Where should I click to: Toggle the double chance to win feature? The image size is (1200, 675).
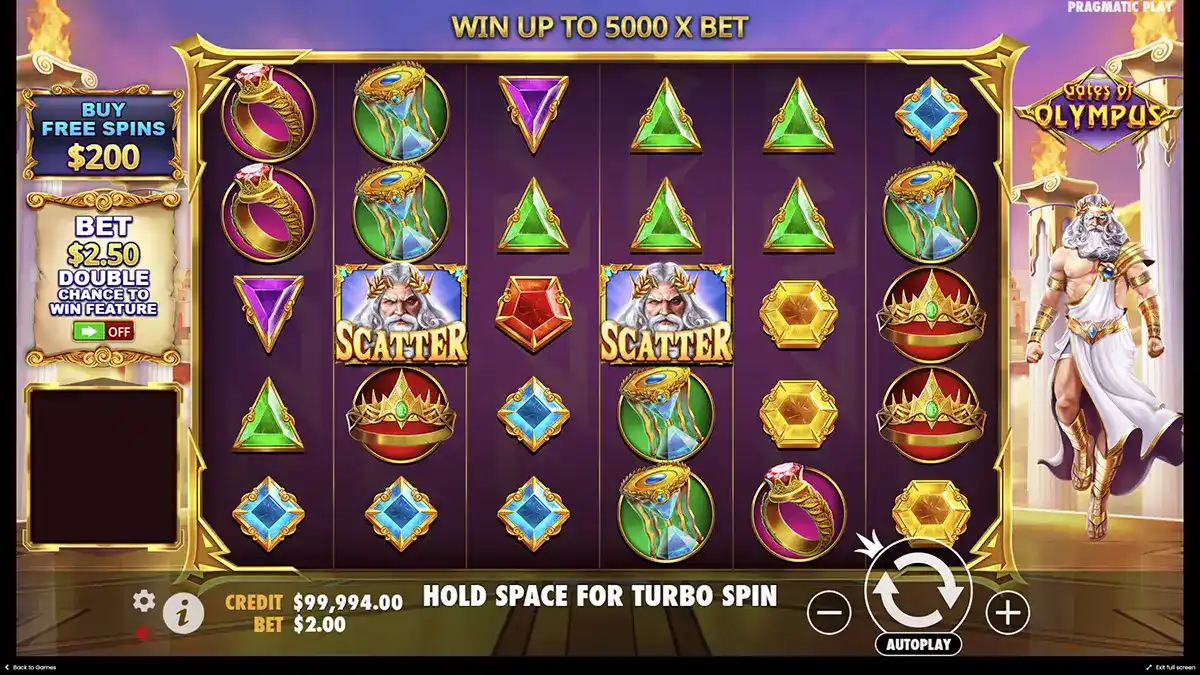pos(103,331)
